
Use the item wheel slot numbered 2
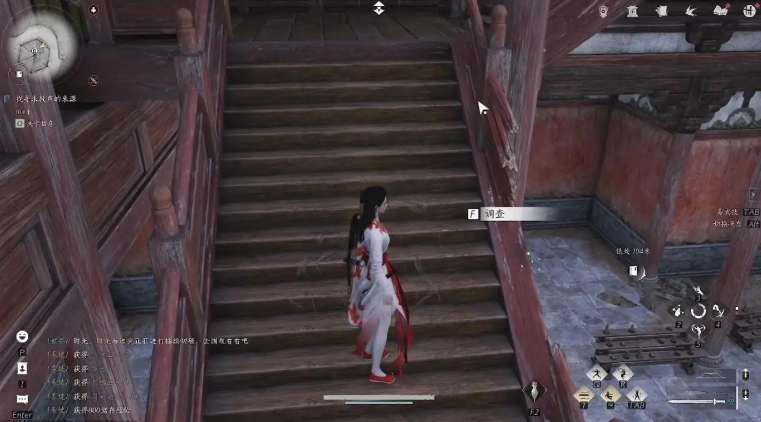pyautogui.click(x=679, y=313)
